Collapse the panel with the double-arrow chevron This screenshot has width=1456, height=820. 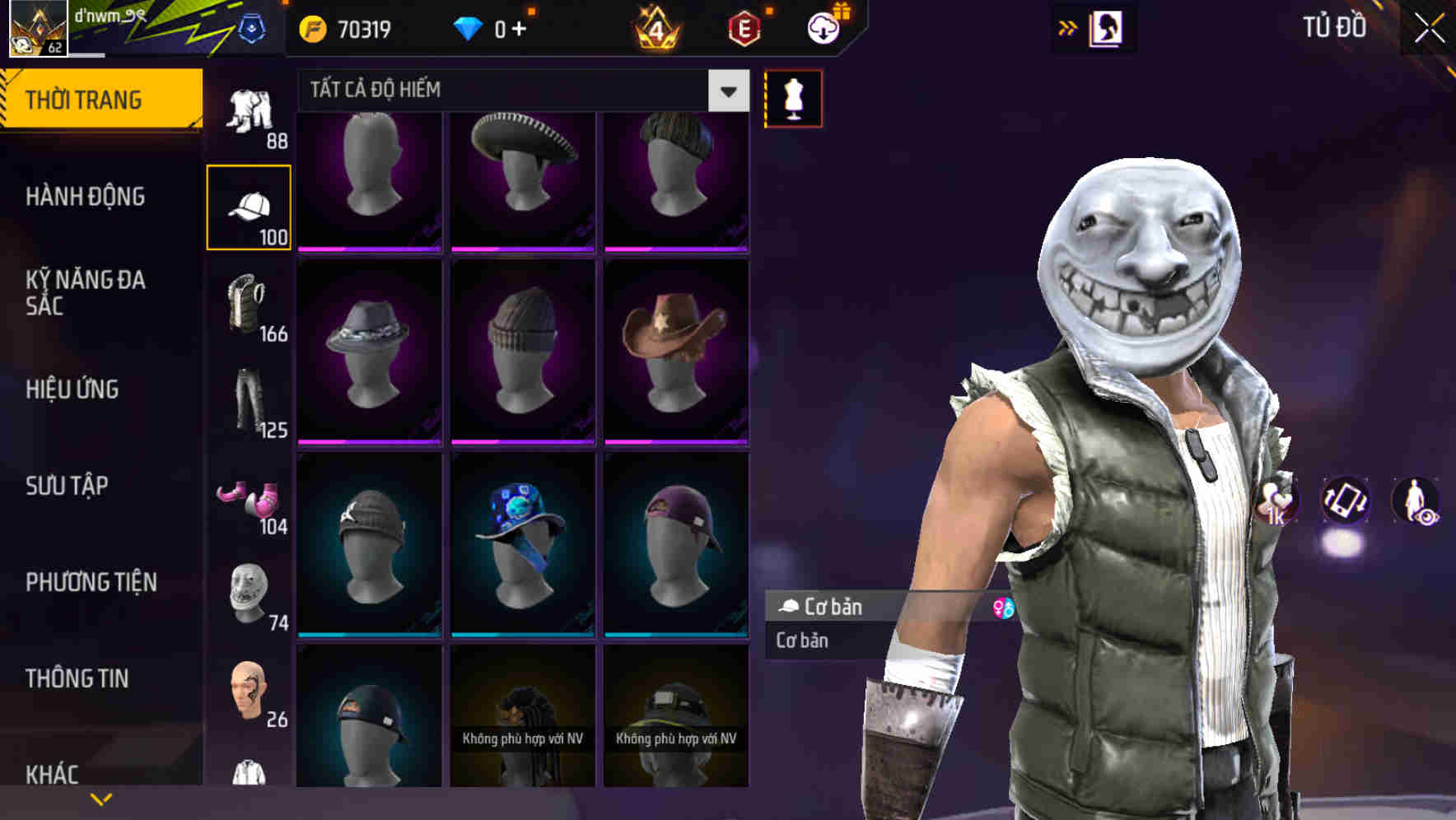1068,26
